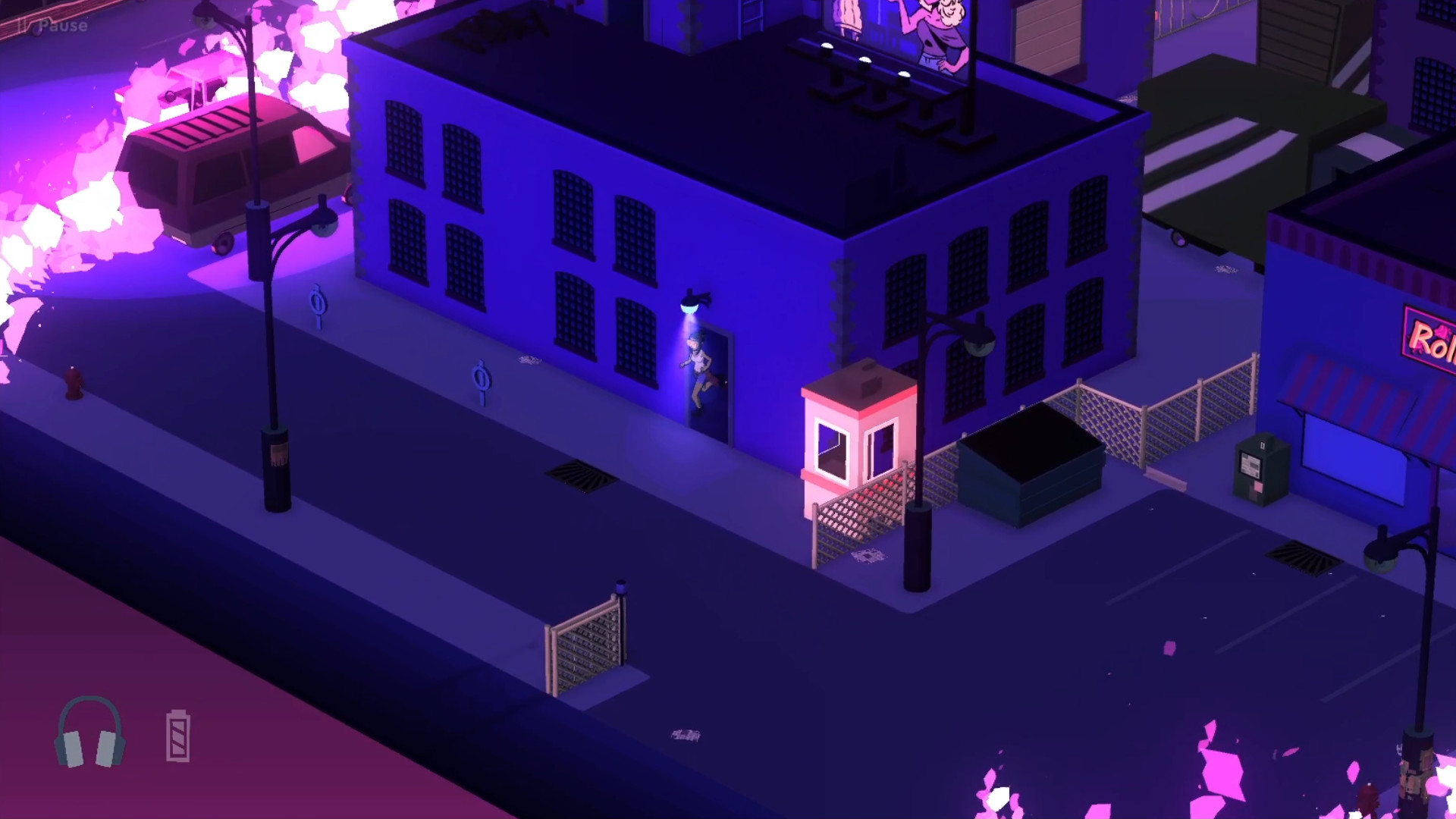Click the Pause button
The width and height of the screenshot is (1456, 819).
pos(53,26)
